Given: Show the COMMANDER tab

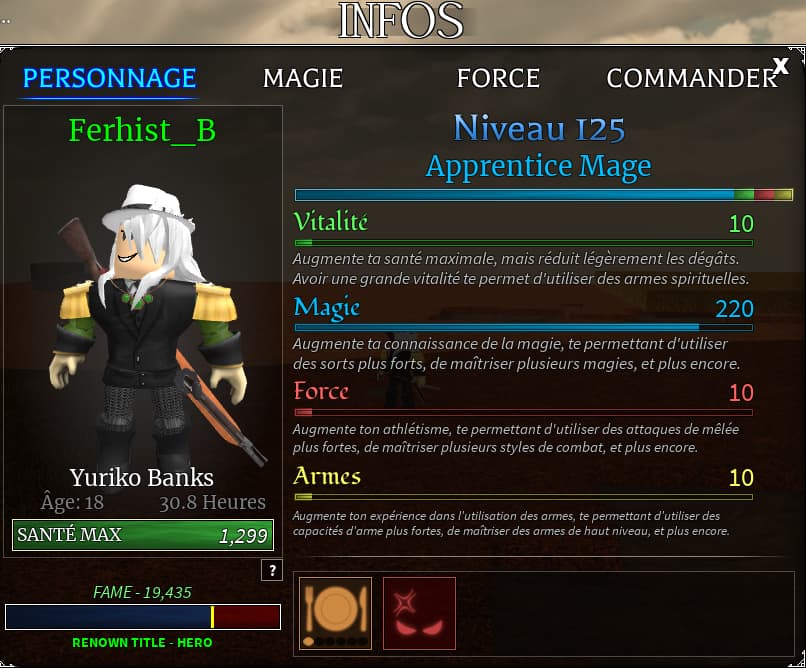Looking at the screenshot, I should coord(691,78).
